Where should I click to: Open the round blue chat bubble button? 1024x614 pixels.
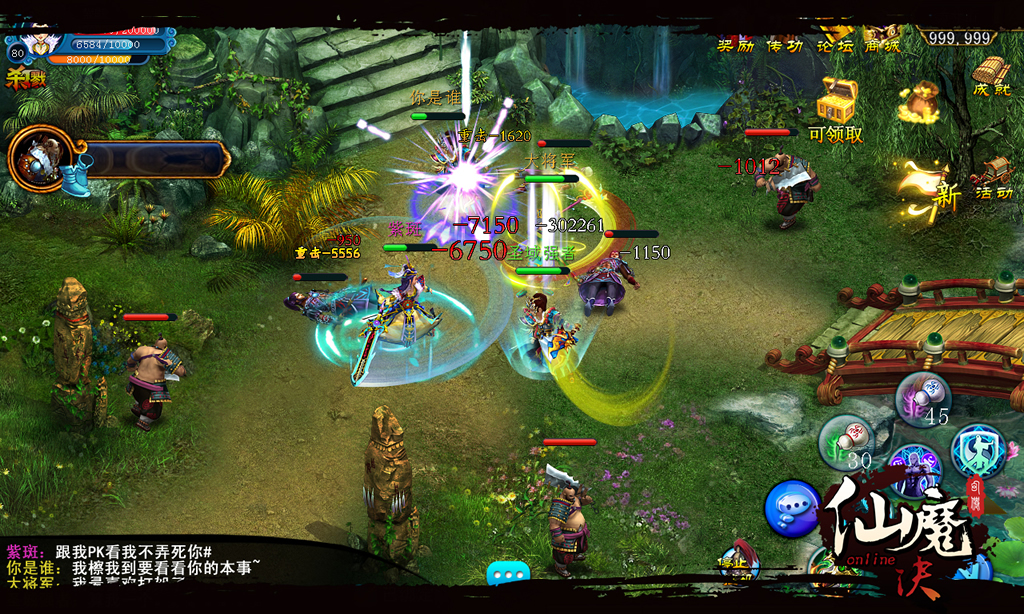pyautogui.click(x=792, y=508)
